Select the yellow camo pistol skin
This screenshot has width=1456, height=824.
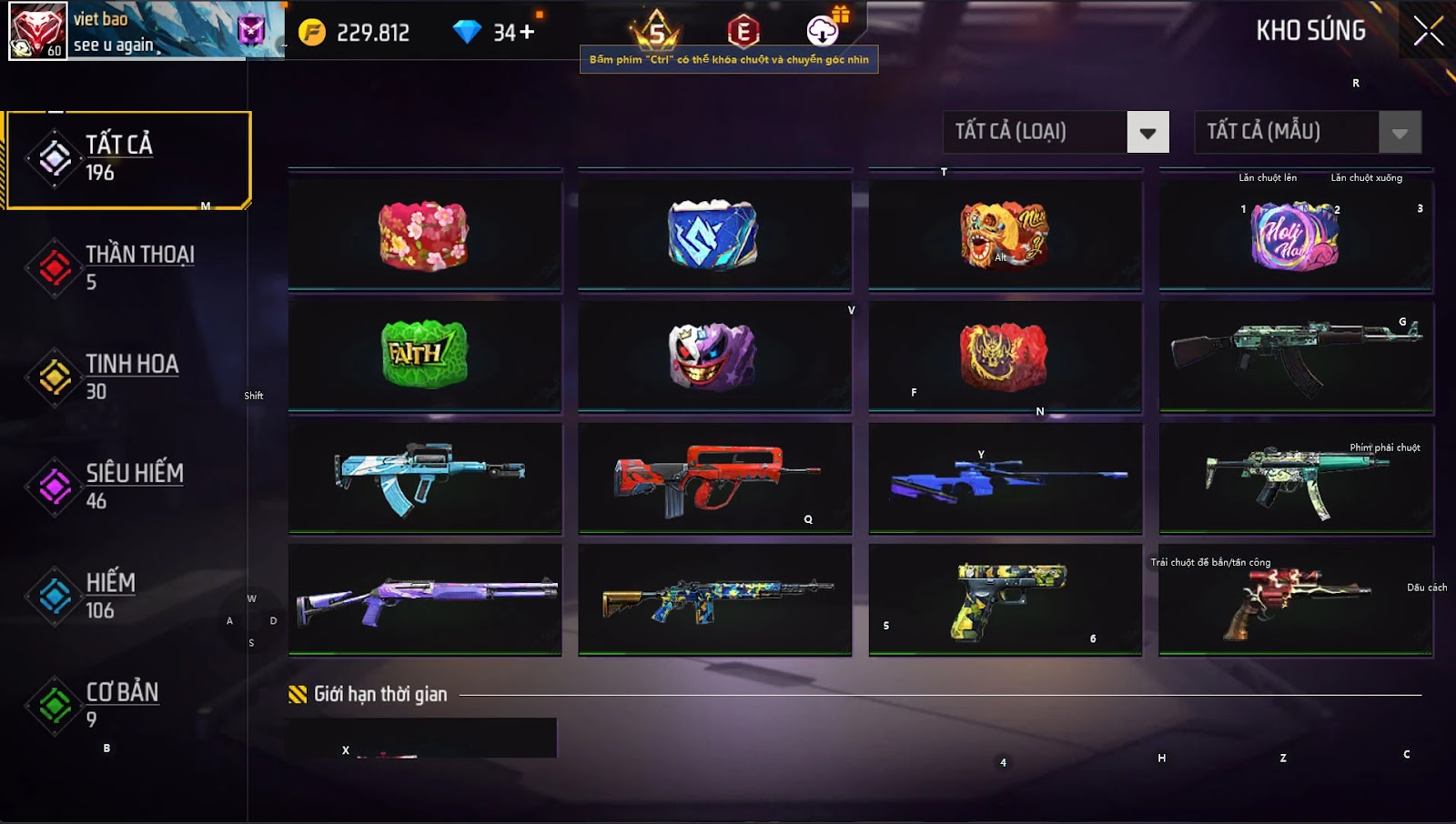click(1005, 598)
